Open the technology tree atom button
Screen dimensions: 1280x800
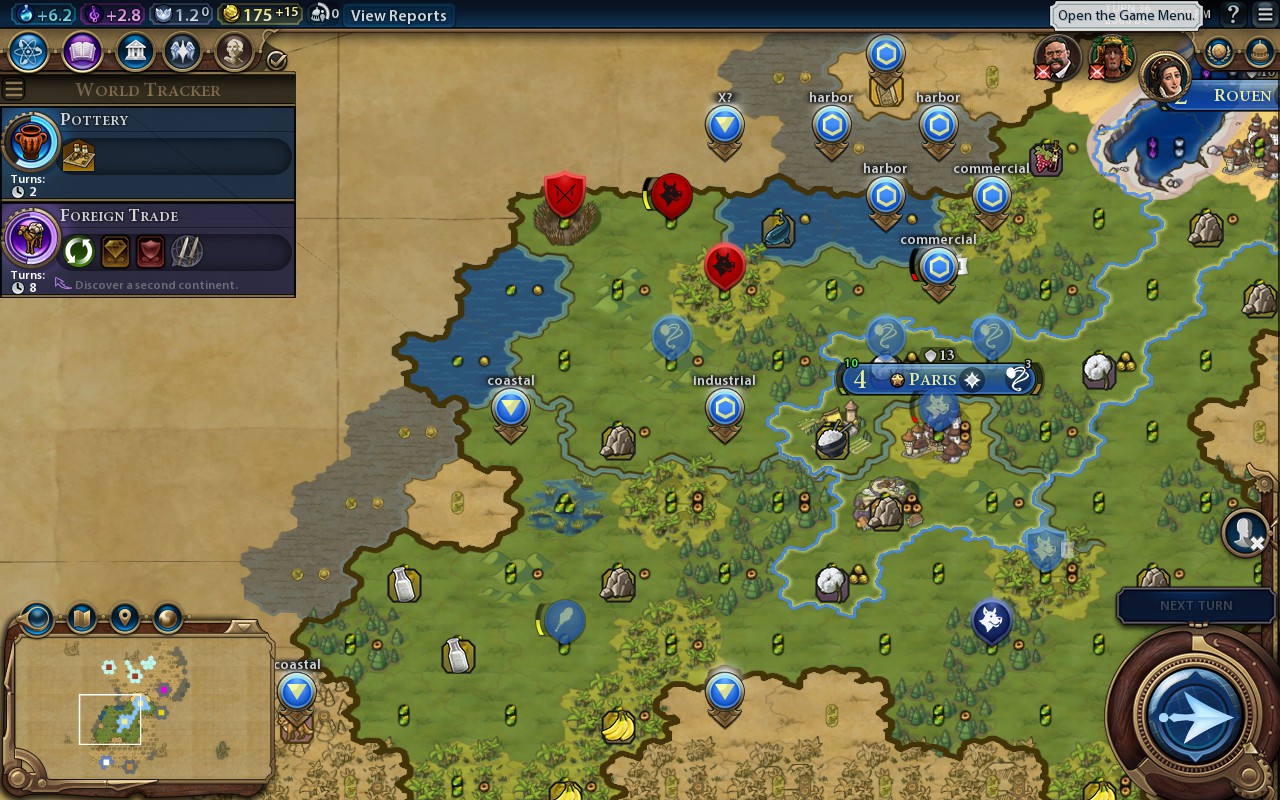tap(29, 51)
